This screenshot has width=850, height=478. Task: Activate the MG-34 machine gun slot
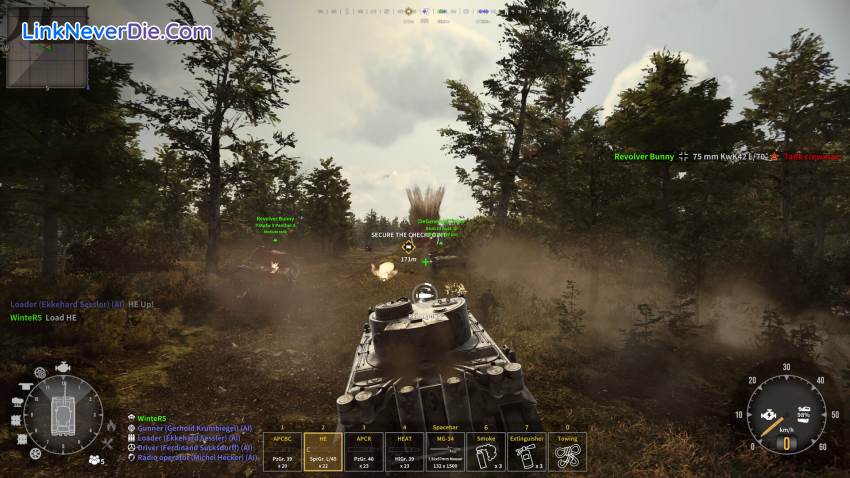coord(444,451)
